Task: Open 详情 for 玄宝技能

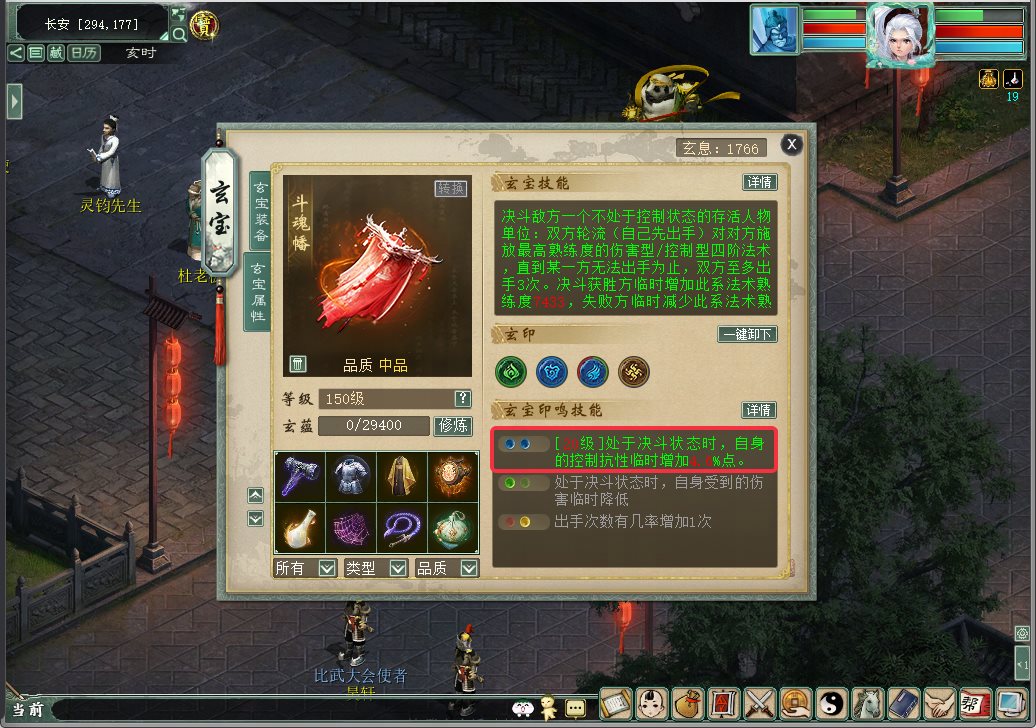Action: pyautogui.click(x=760, y=183)
